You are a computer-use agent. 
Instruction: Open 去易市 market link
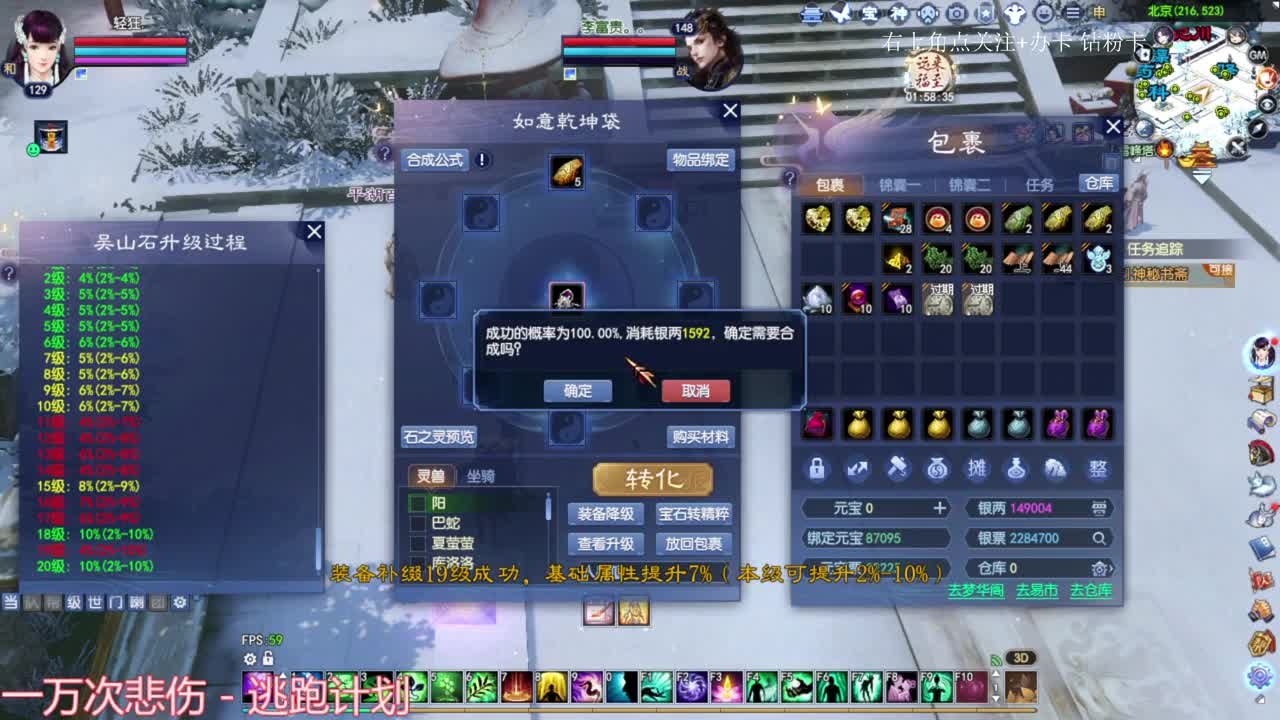(x=1038, y=591)
